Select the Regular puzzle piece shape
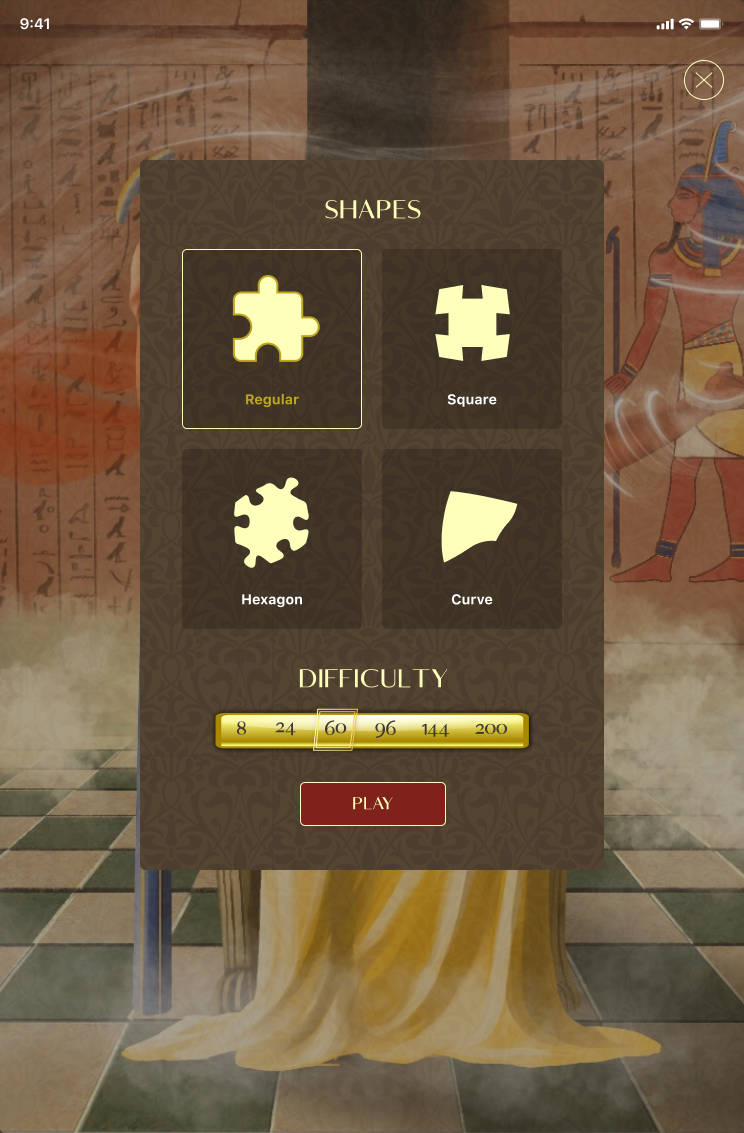Image resolution: width=744 pixels, height=1133 pixels. point(271,338)
